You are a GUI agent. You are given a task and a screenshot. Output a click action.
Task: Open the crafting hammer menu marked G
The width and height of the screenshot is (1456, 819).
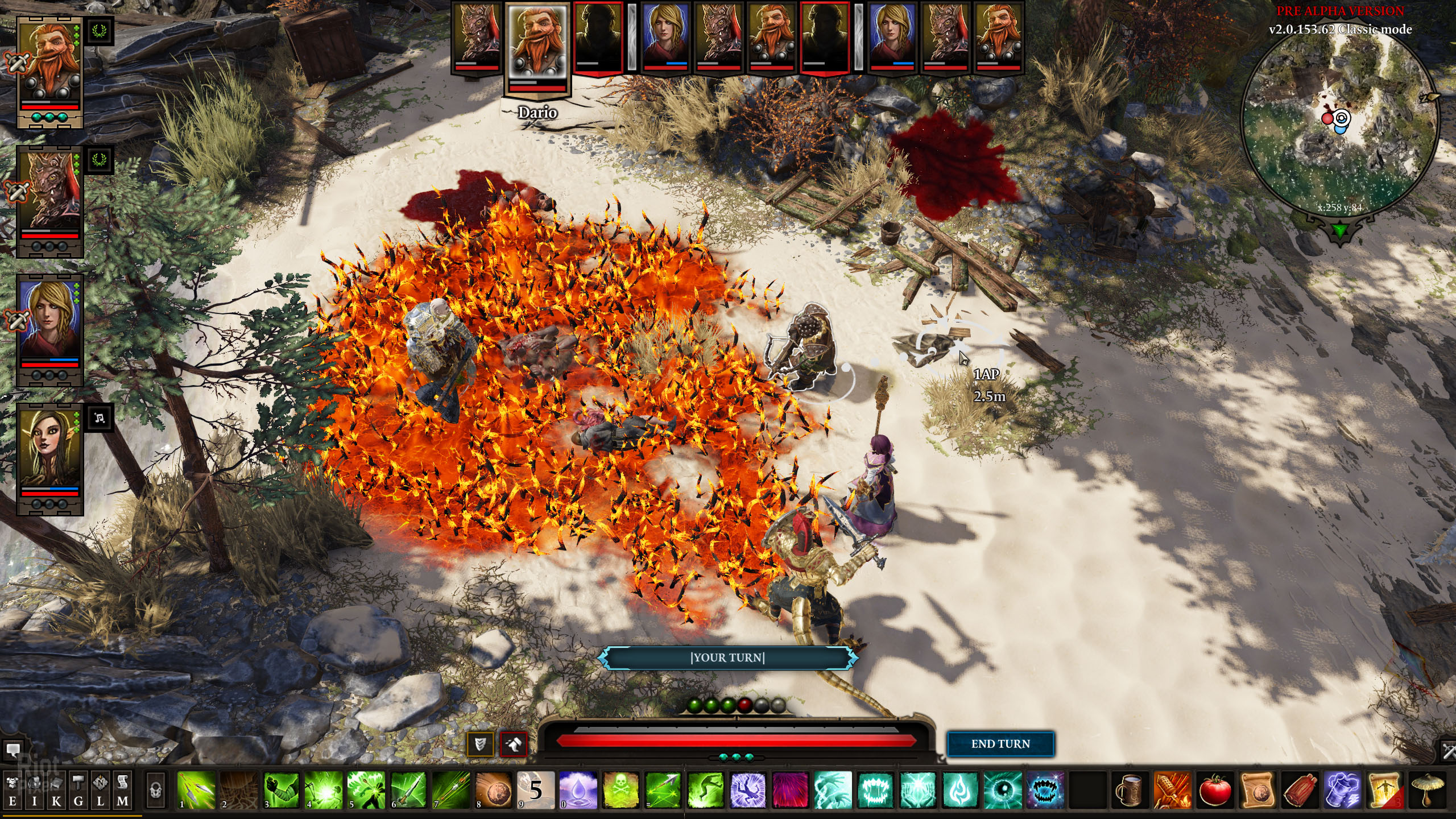(78, 791)
